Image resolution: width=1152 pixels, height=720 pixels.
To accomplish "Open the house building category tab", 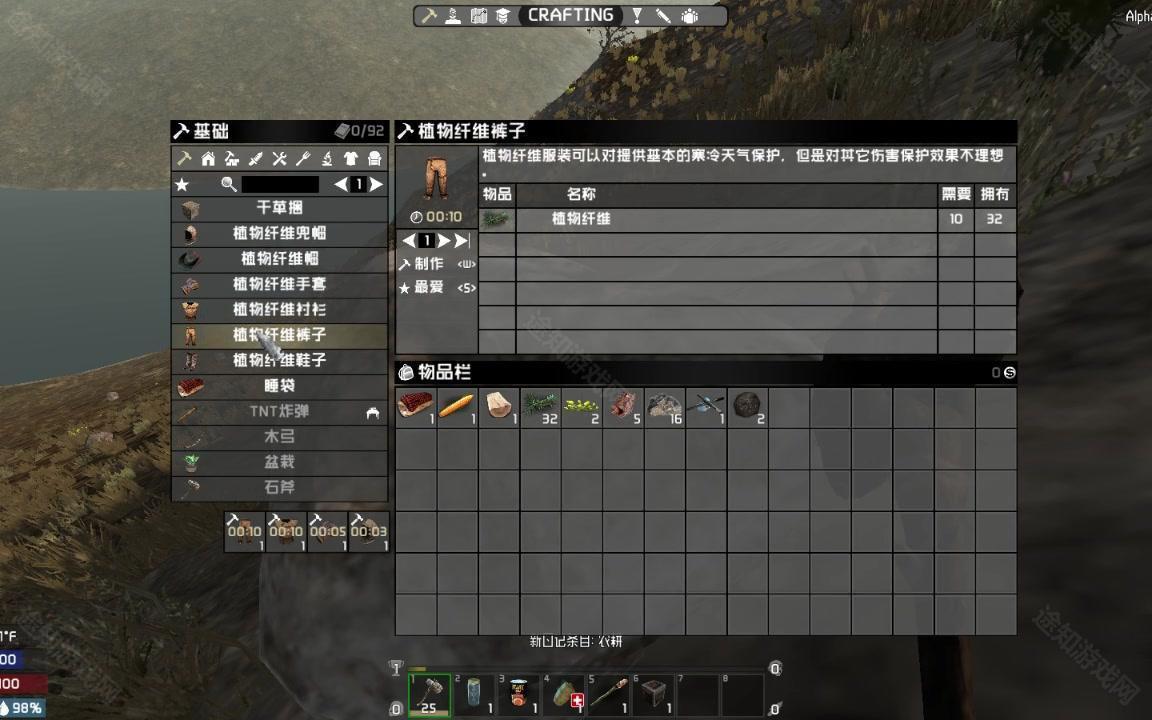I will 208,159.
